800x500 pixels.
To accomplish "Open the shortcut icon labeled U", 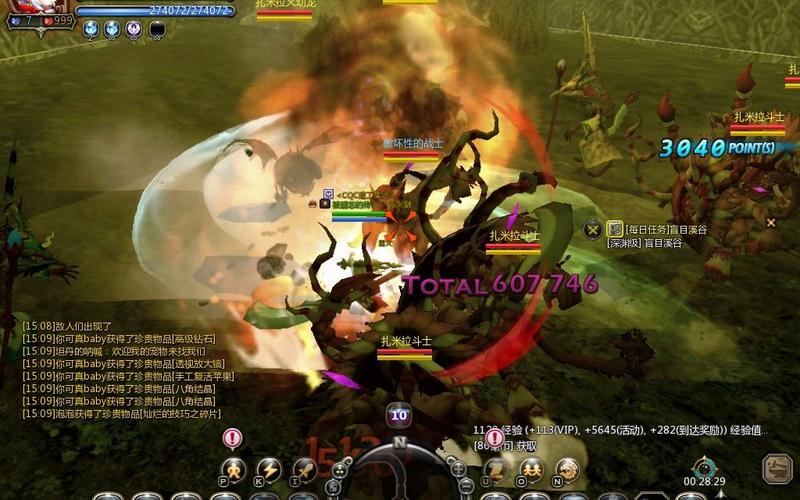I will coord(495,468).
